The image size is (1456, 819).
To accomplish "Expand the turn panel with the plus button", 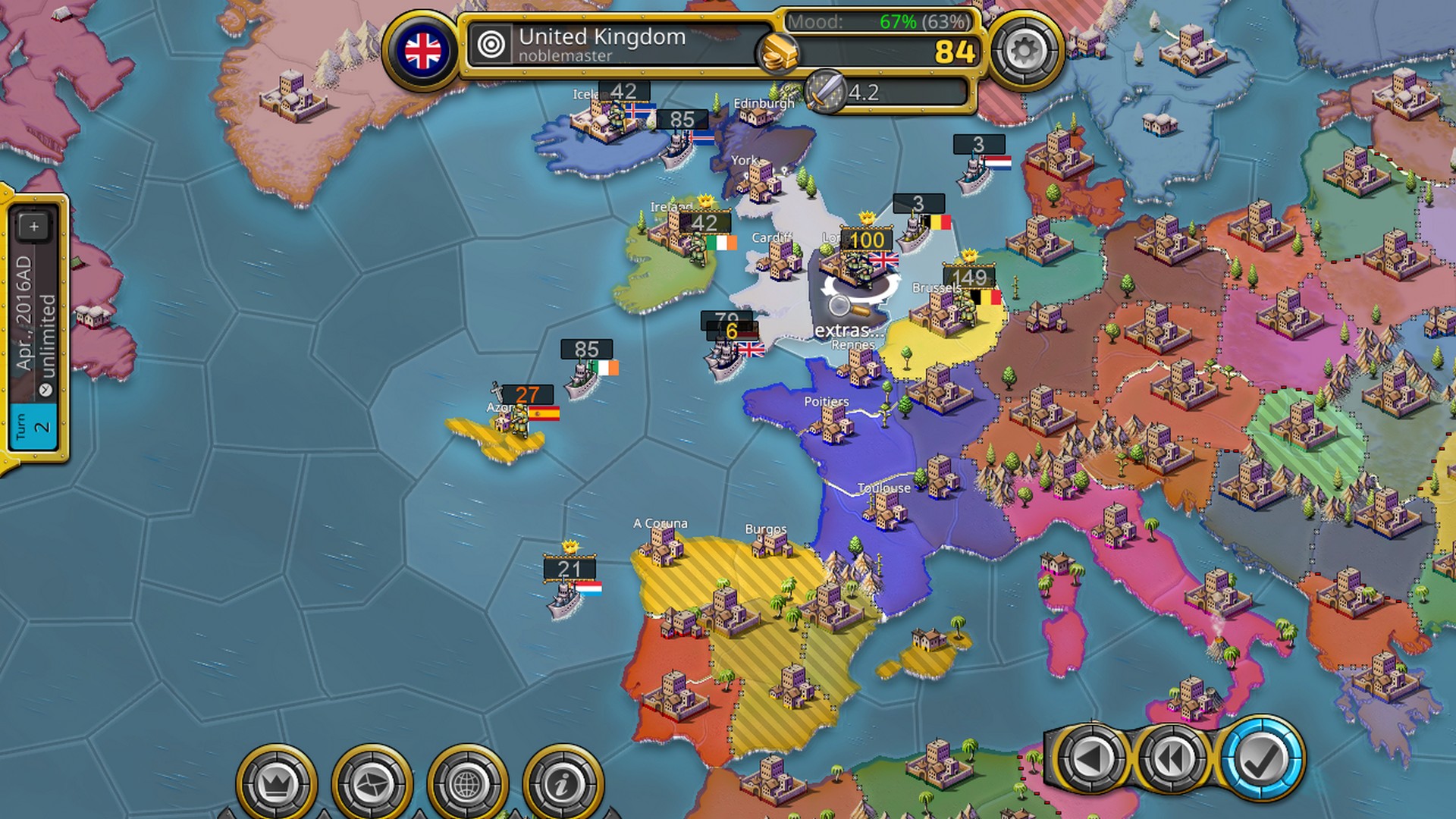I will click(34, 227).
